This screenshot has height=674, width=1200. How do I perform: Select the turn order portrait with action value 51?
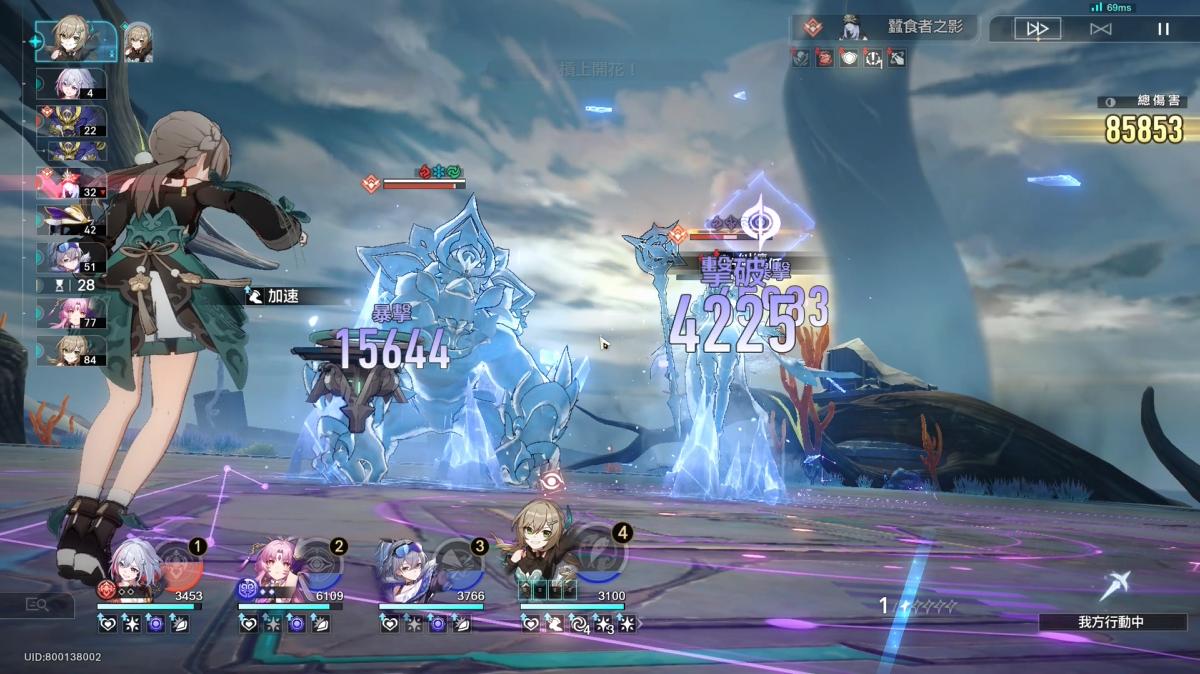pyautogui.click(x=72, y=257)
